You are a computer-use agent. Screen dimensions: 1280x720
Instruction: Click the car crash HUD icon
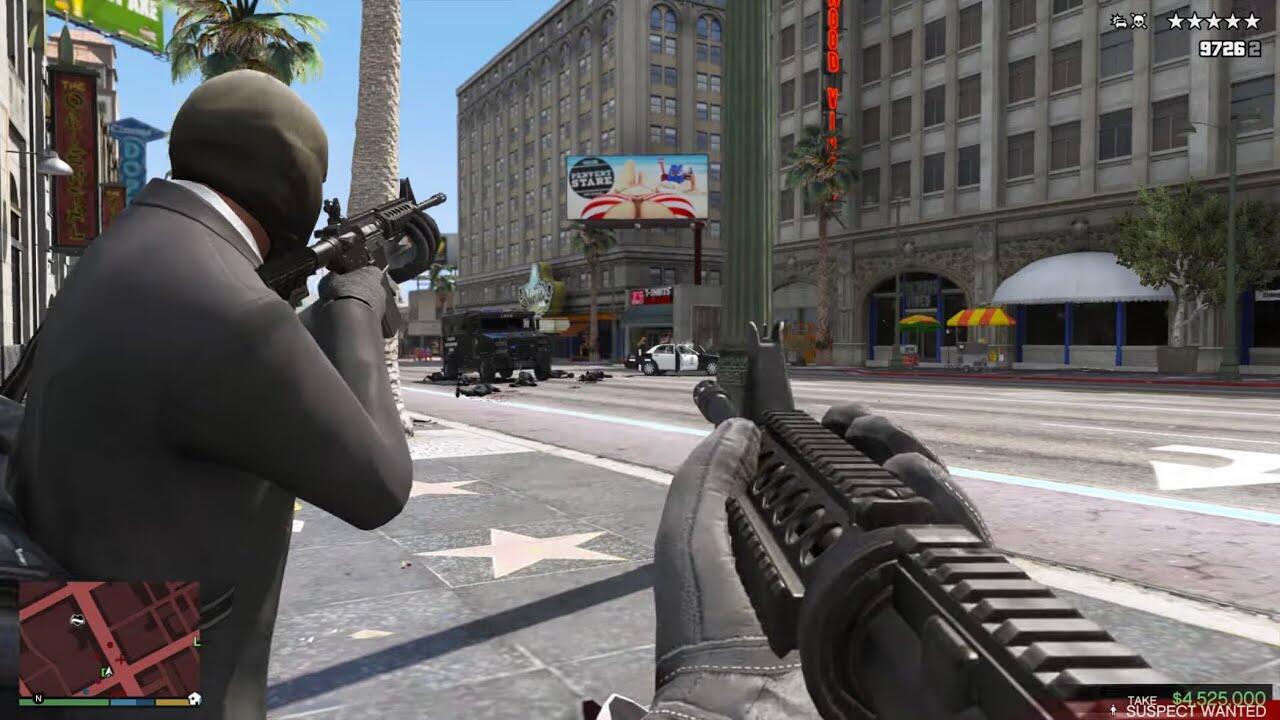pyautogui.click(x=1118, y=21)
